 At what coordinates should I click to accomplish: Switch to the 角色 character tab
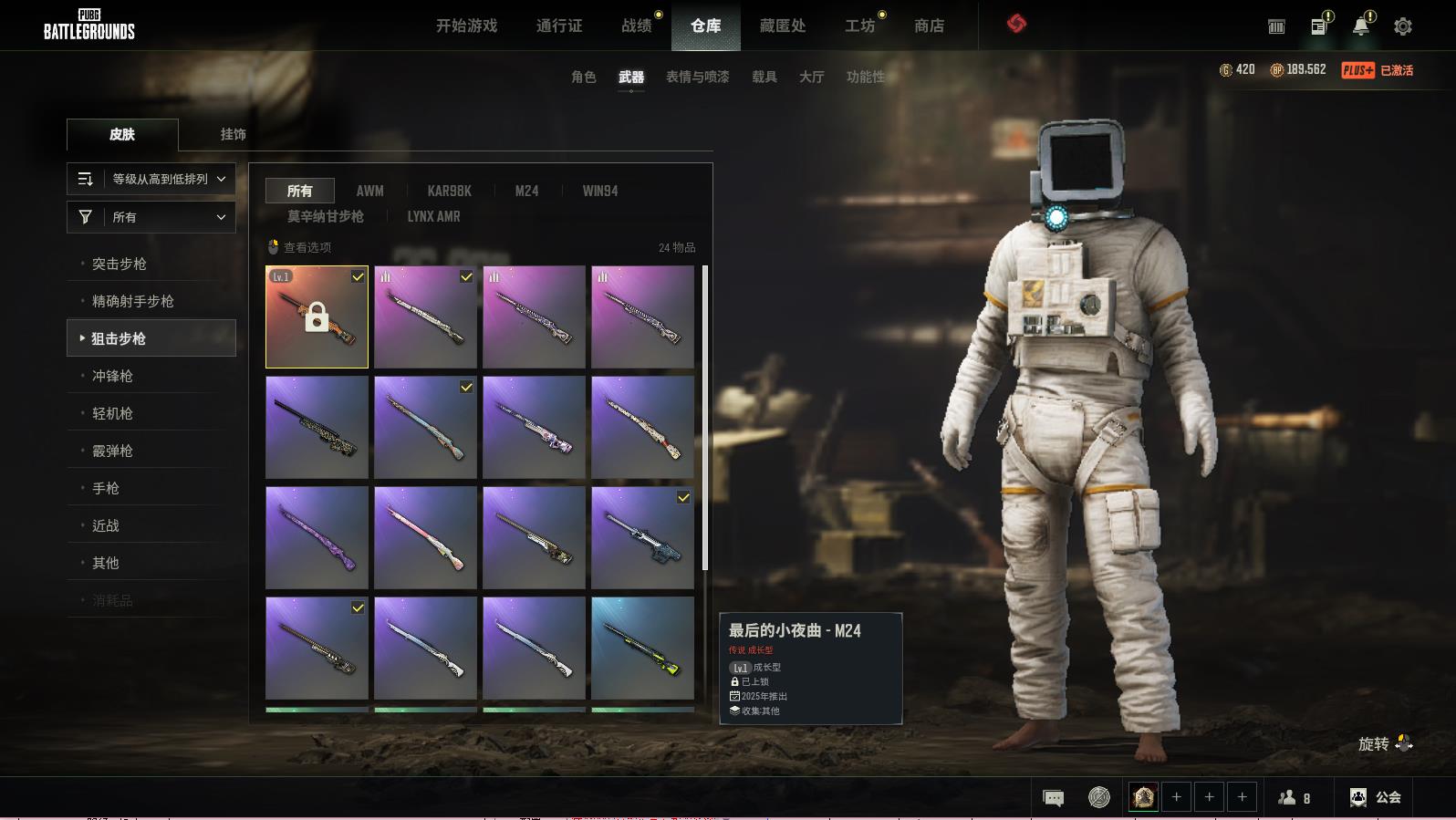coord(583,77)
